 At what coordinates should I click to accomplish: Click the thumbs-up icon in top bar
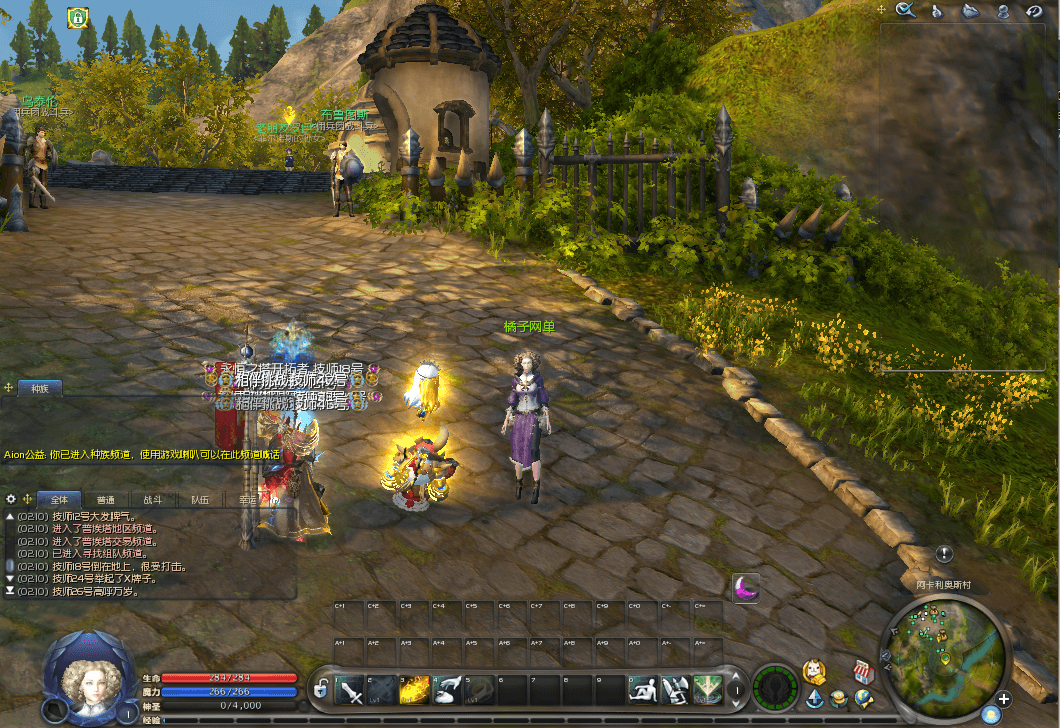pyautogui.click(x=938, y=11)
